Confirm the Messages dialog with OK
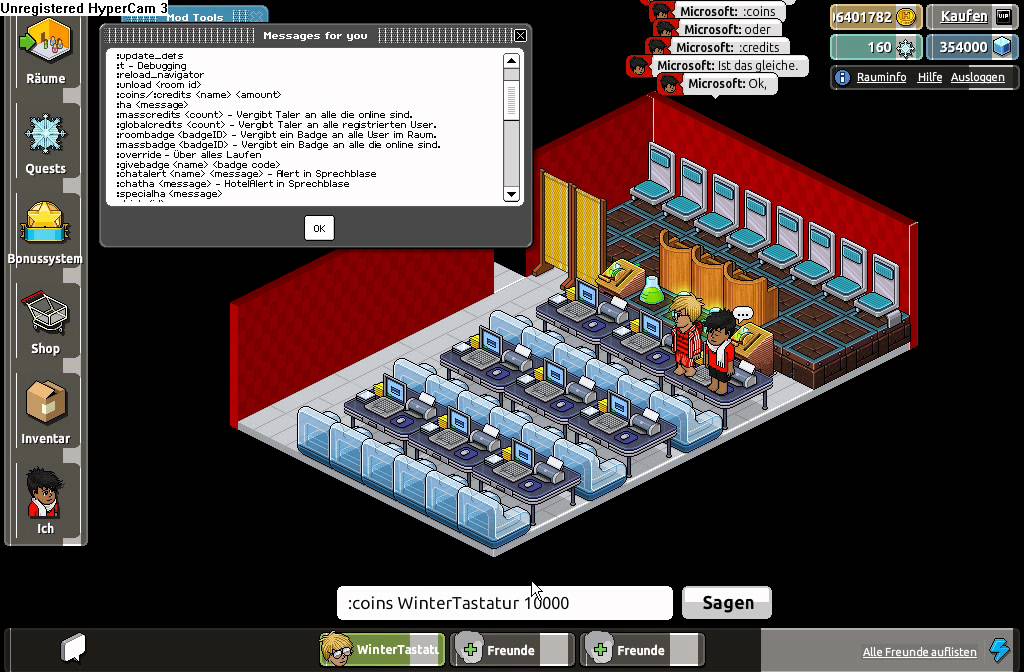The image size is (1024, 672). [318, 228]
